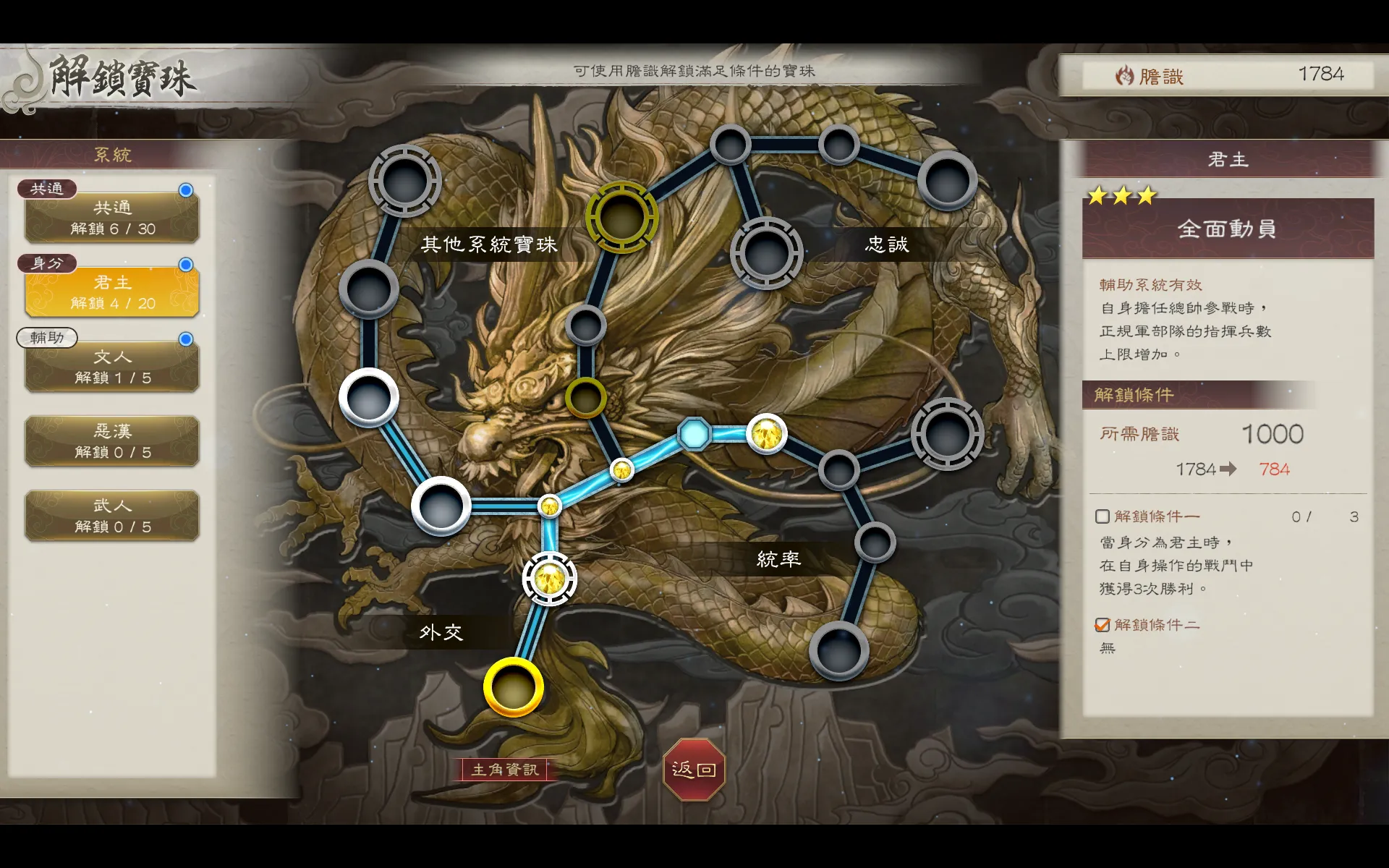Choose the large notched orb under 忠誠 branch
The height and width of the screenshot is (868, 1389).
coord(767,253)
